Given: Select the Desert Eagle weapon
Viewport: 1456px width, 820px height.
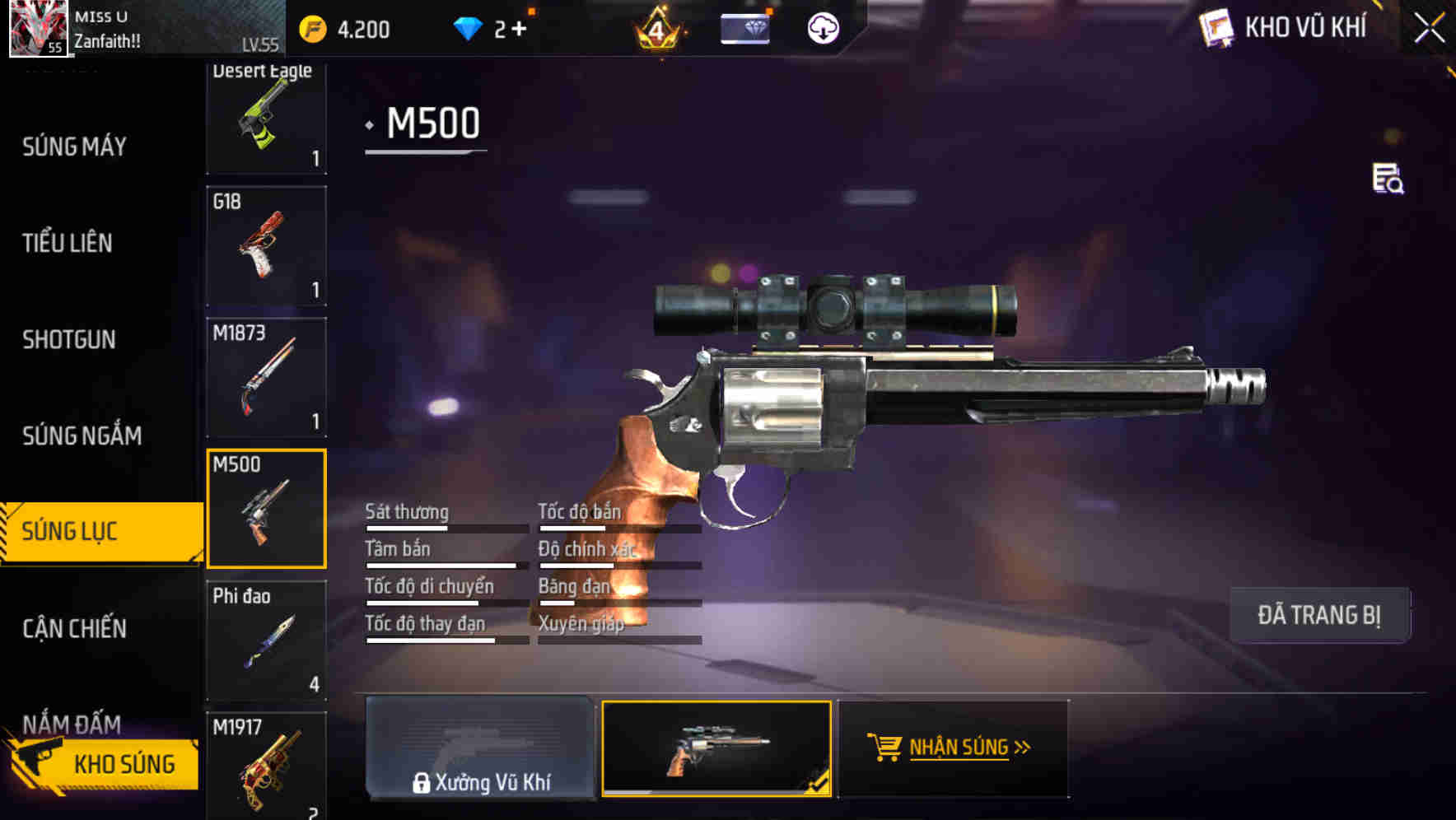Looking at the screenshot, I should coord(267,115).
